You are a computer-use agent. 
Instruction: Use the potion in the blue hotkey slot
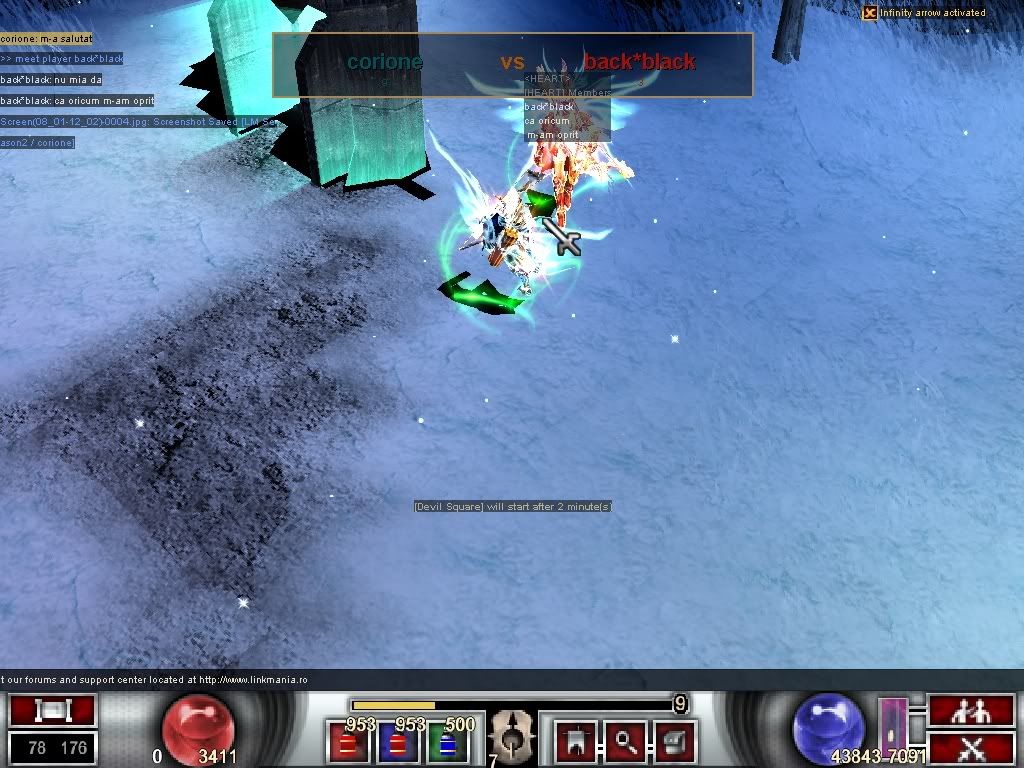(398, 743)
